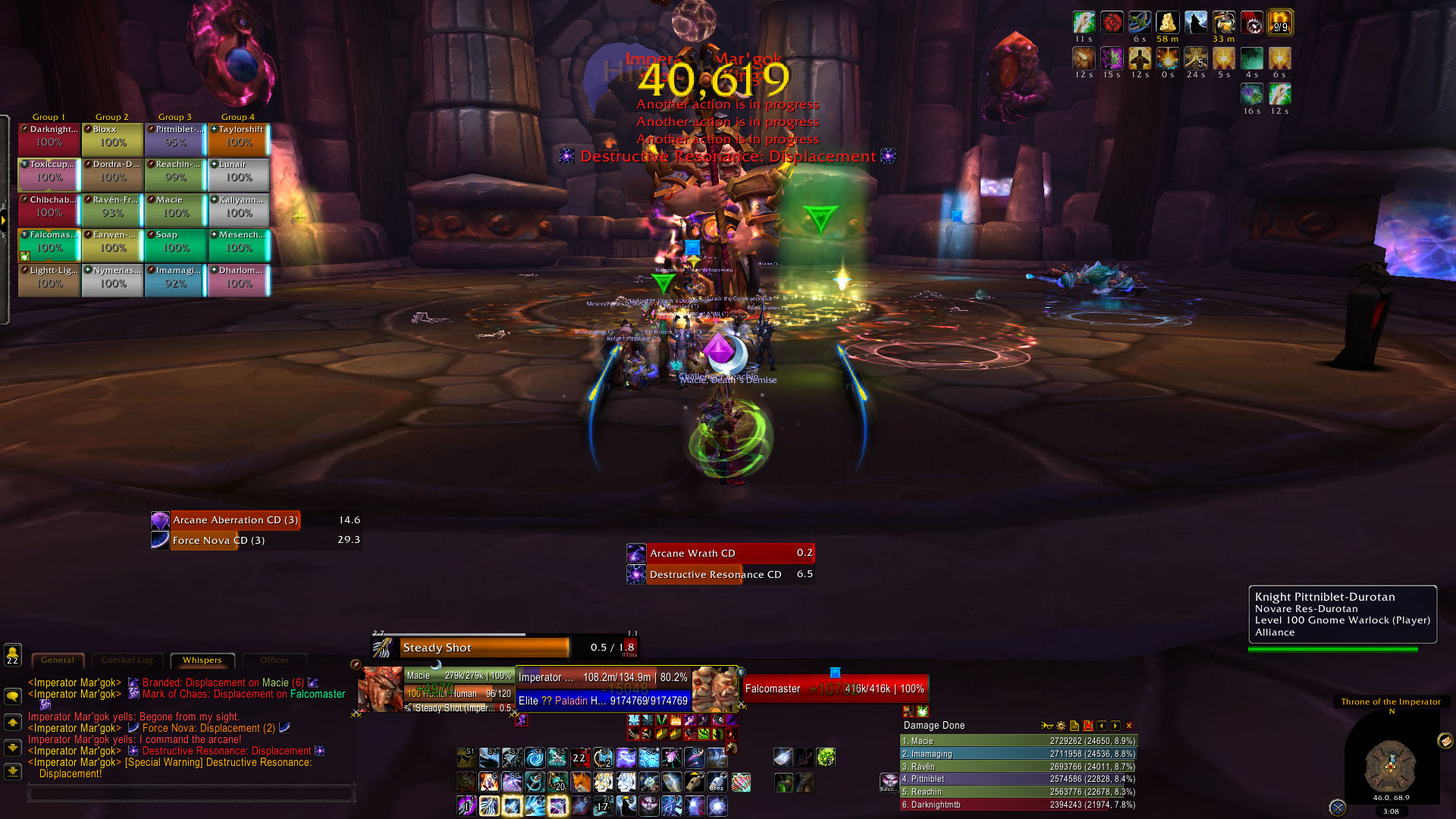Select the Whispers chat tab
Image resolution: width=1456 pixels, height=819 pixels.
coord(202,661)
